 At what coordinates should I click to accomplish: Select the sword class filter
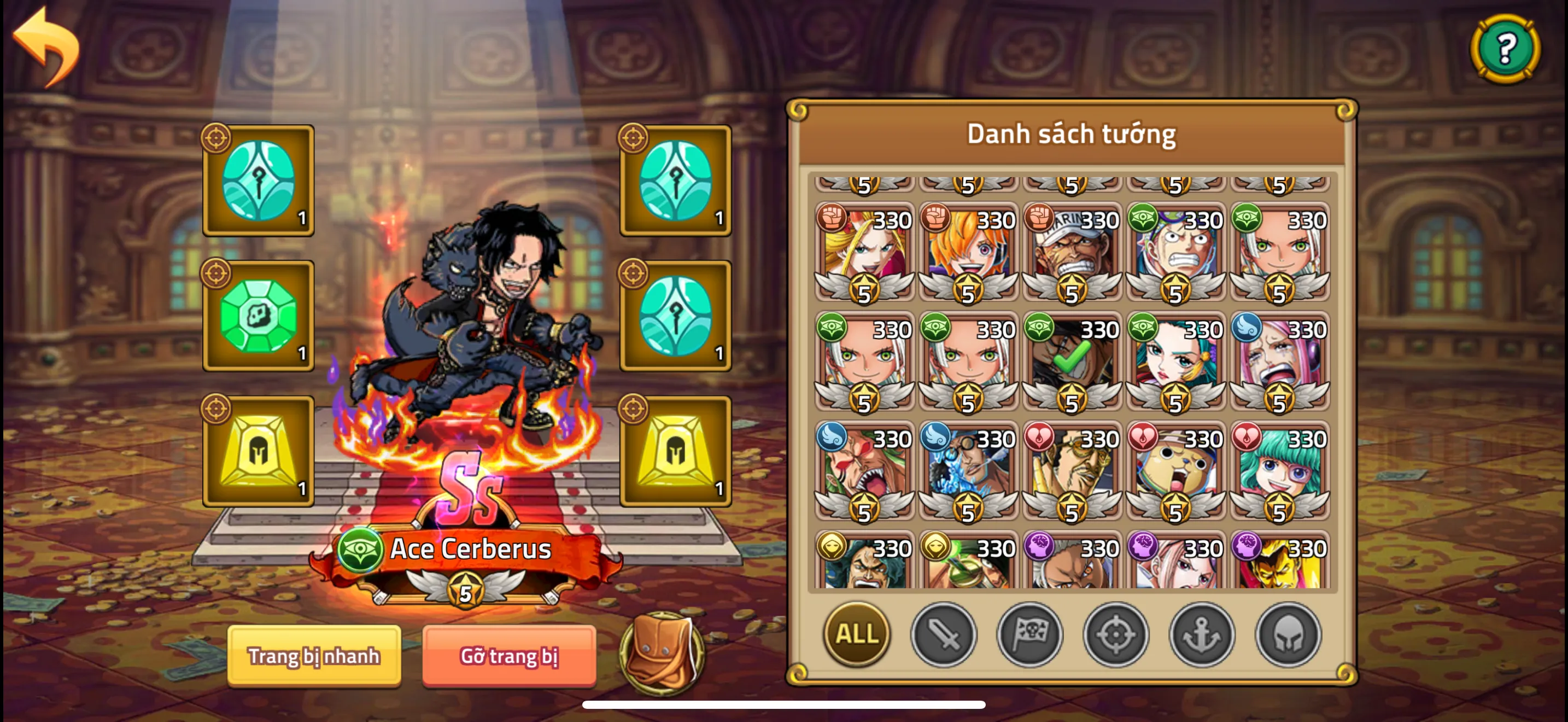(x=944, y=636)
